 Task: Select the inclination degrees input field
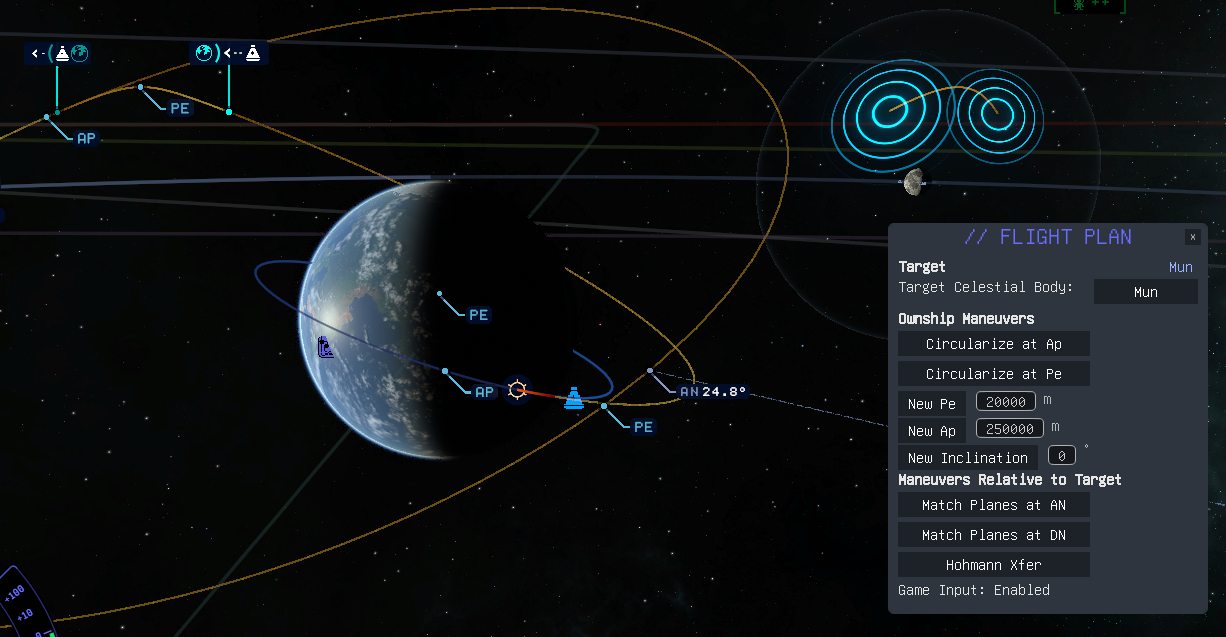(x=1061, y=456)
